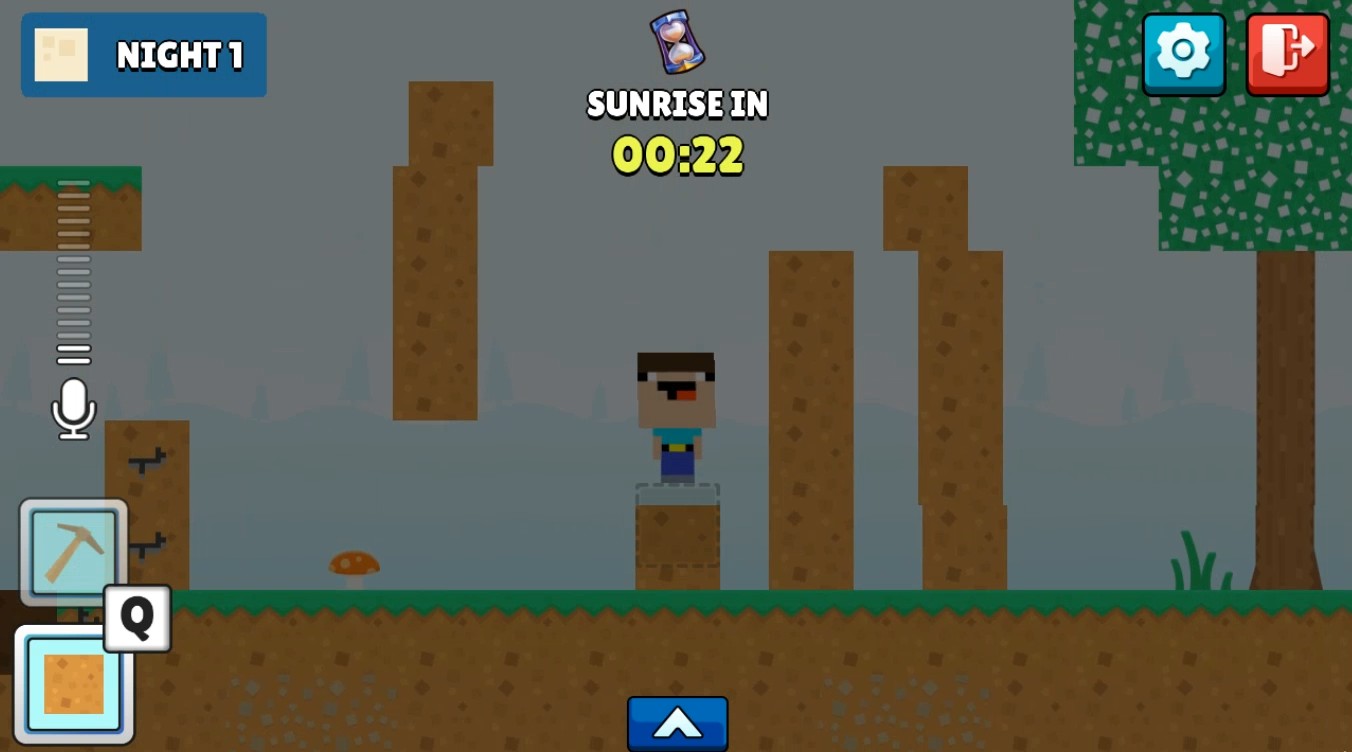Click the red quit game button
The height and width of the screenshot is (752, 1352).
[1287, 54]
